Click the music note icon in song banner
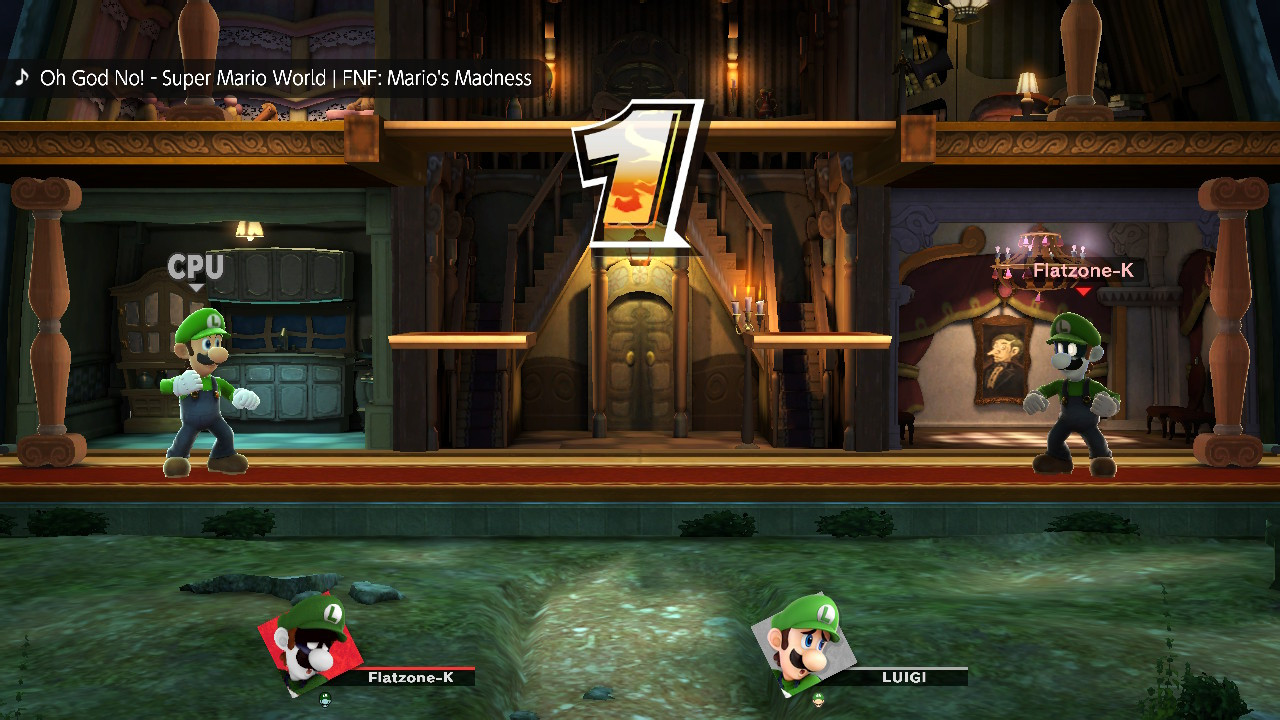Image resolution: width=1280 pixels, height=720 pixels. pyautogui.click(x=21, y=77)
